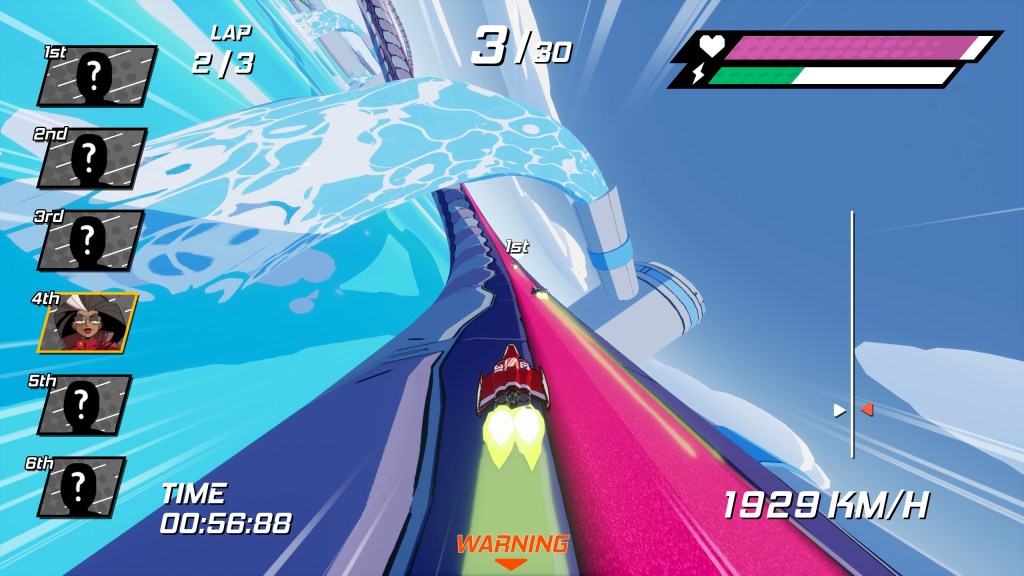Choose the 3rd place racer portrait
Screen dimensions: 1024x576
(90, 240)
